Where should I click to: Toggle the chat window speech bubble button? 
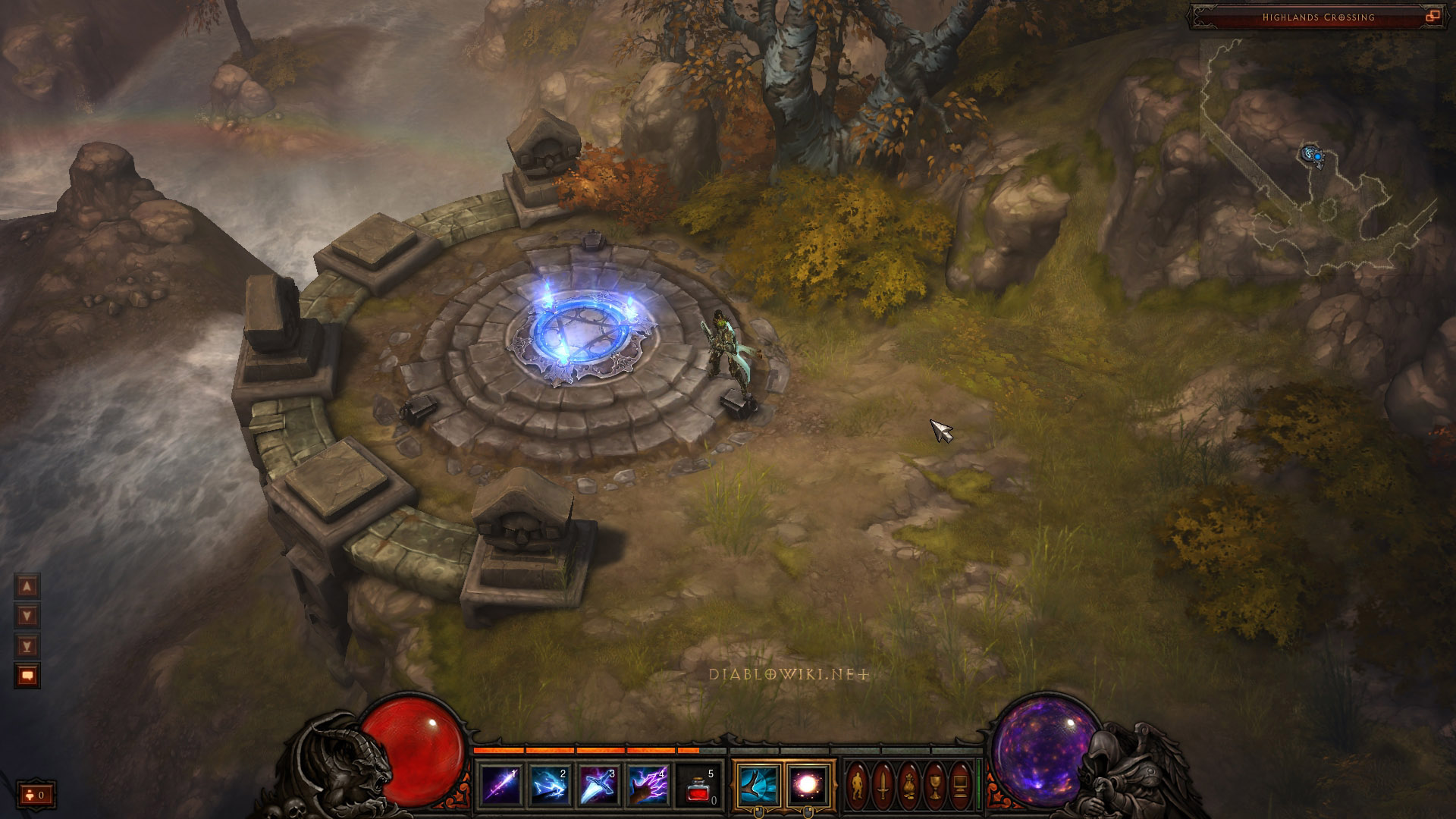pyautogui.click(x=27, y=675)
